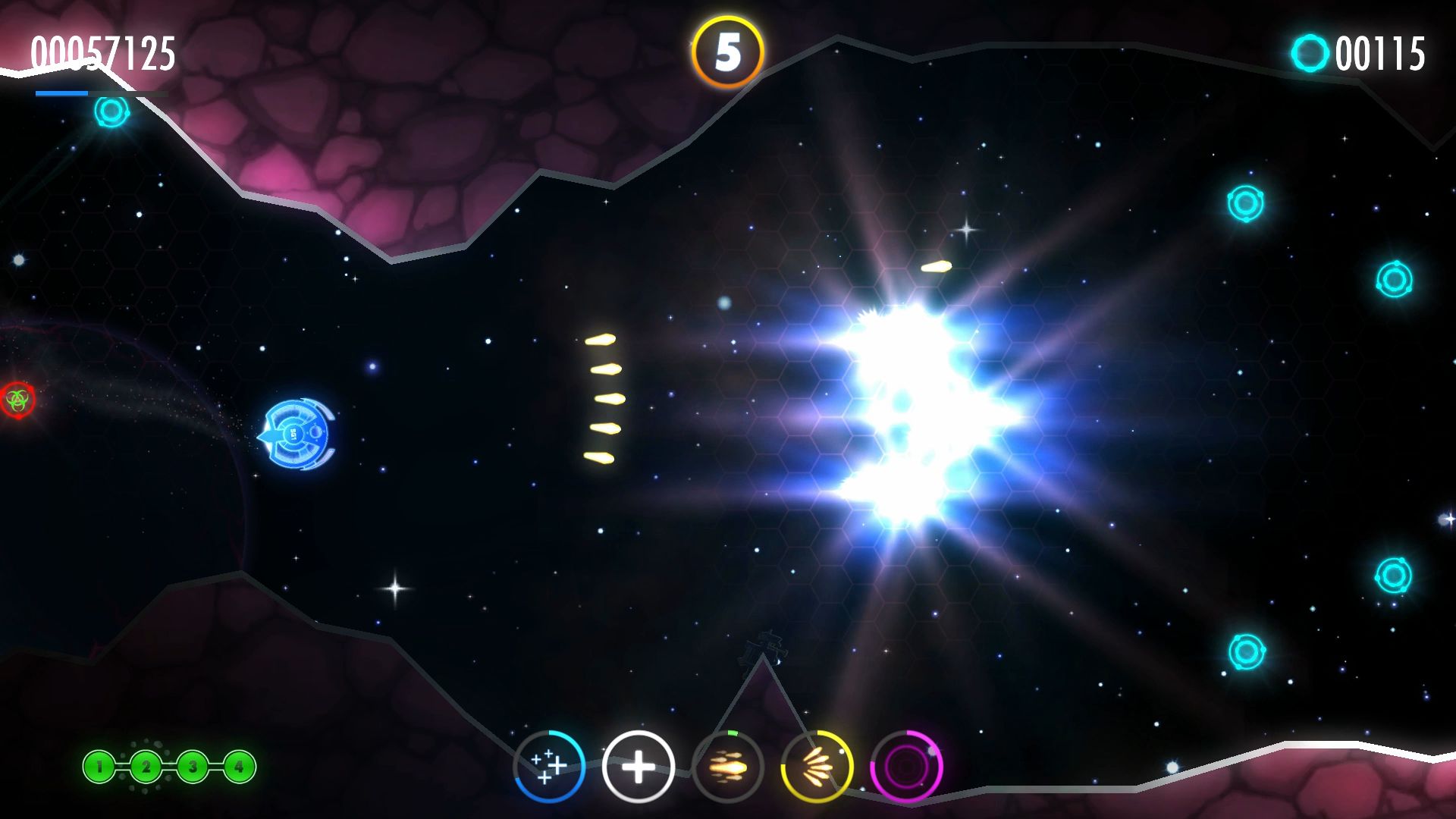Activate the blue multi-plus sparkle ability
This screenshot has height=819, width=1456.
pyautogui.click(x=549, y=766)
